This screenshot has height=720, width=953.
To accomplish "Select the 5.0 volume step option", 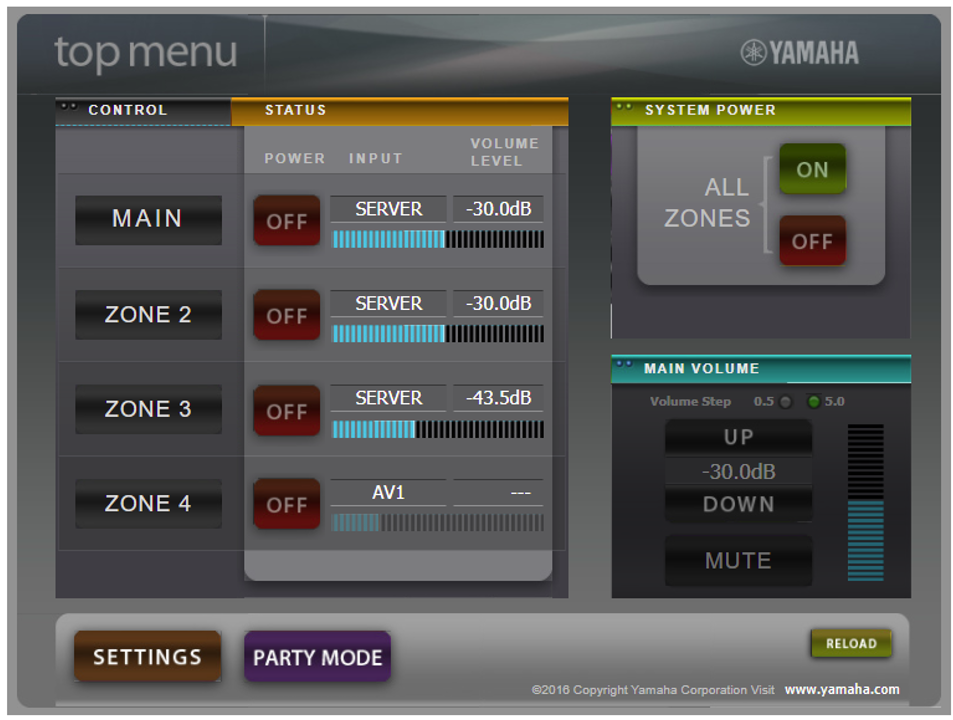I will click(x=813, y=402).
